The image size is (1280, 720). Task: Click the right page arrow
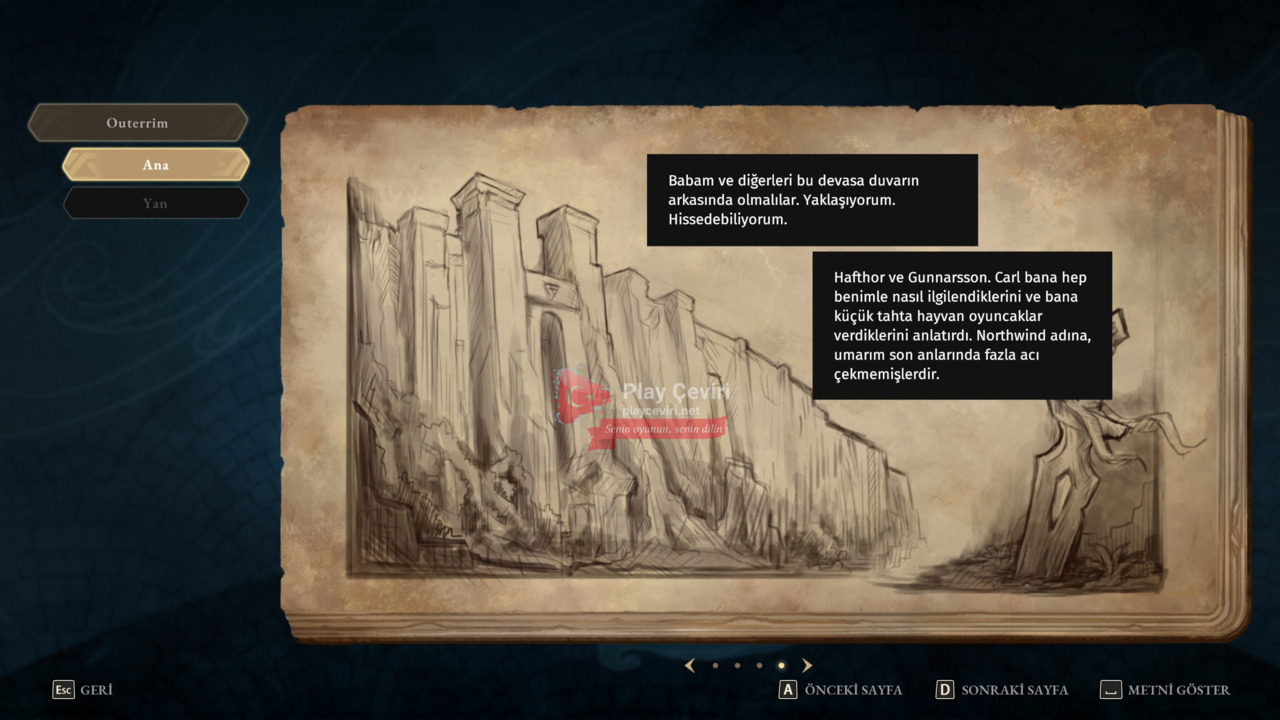(x=807, y=665)
